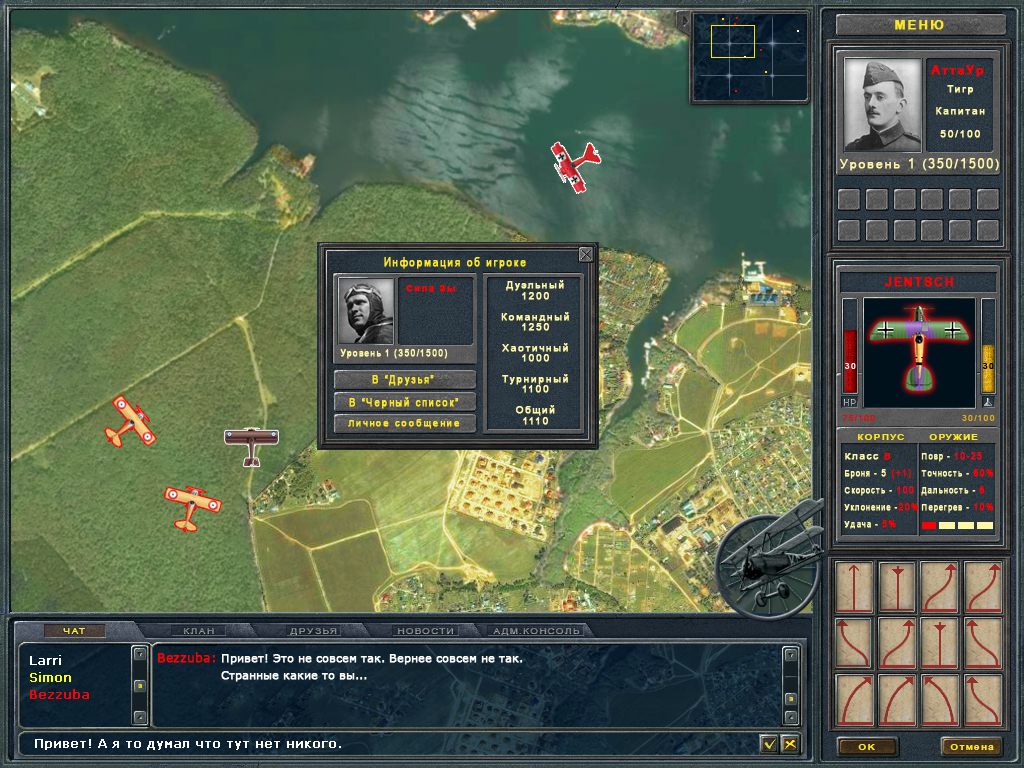Open the МЕНЮ button

(x=919, y=25)
